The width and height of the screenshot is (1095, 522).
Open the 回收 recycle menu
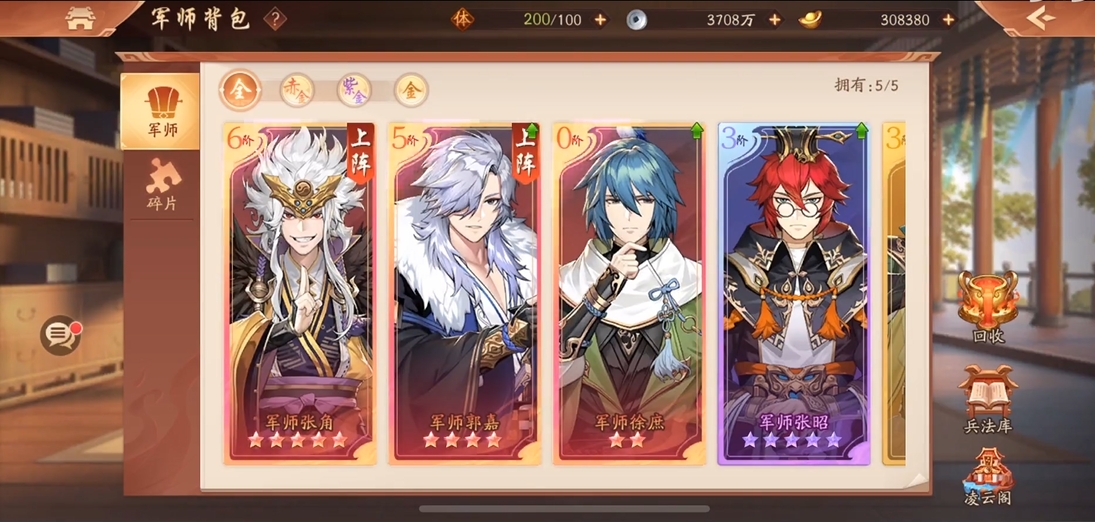pos(987,307)
